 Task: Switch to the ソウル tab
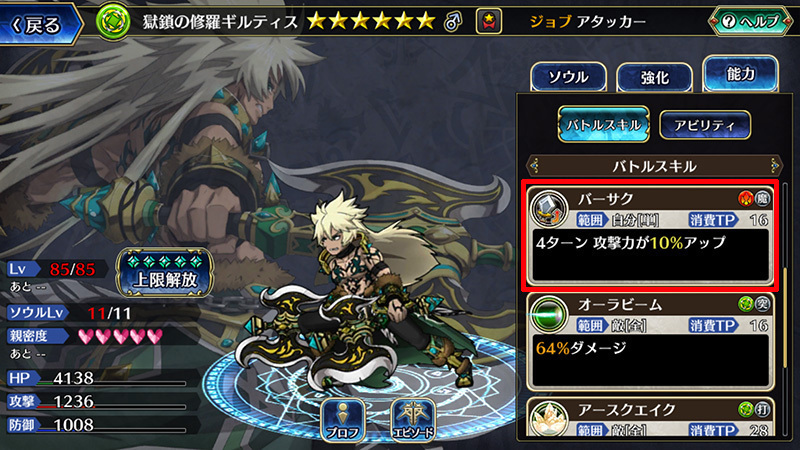pyautogui.click(x=567, y=77)
